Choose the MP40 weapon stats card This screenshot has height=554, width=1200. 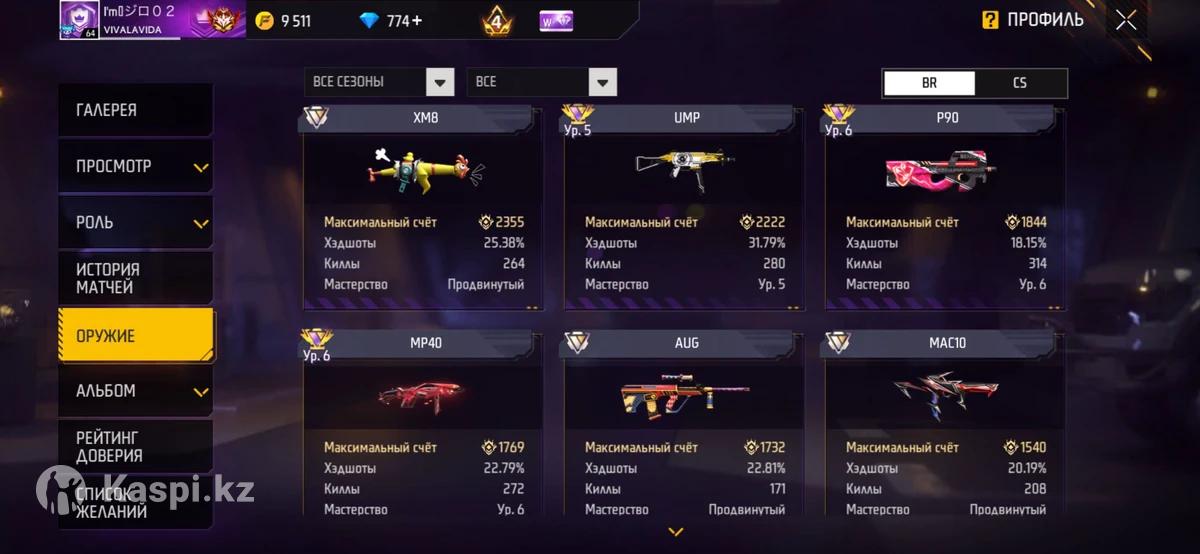click(x=423, y=425)
